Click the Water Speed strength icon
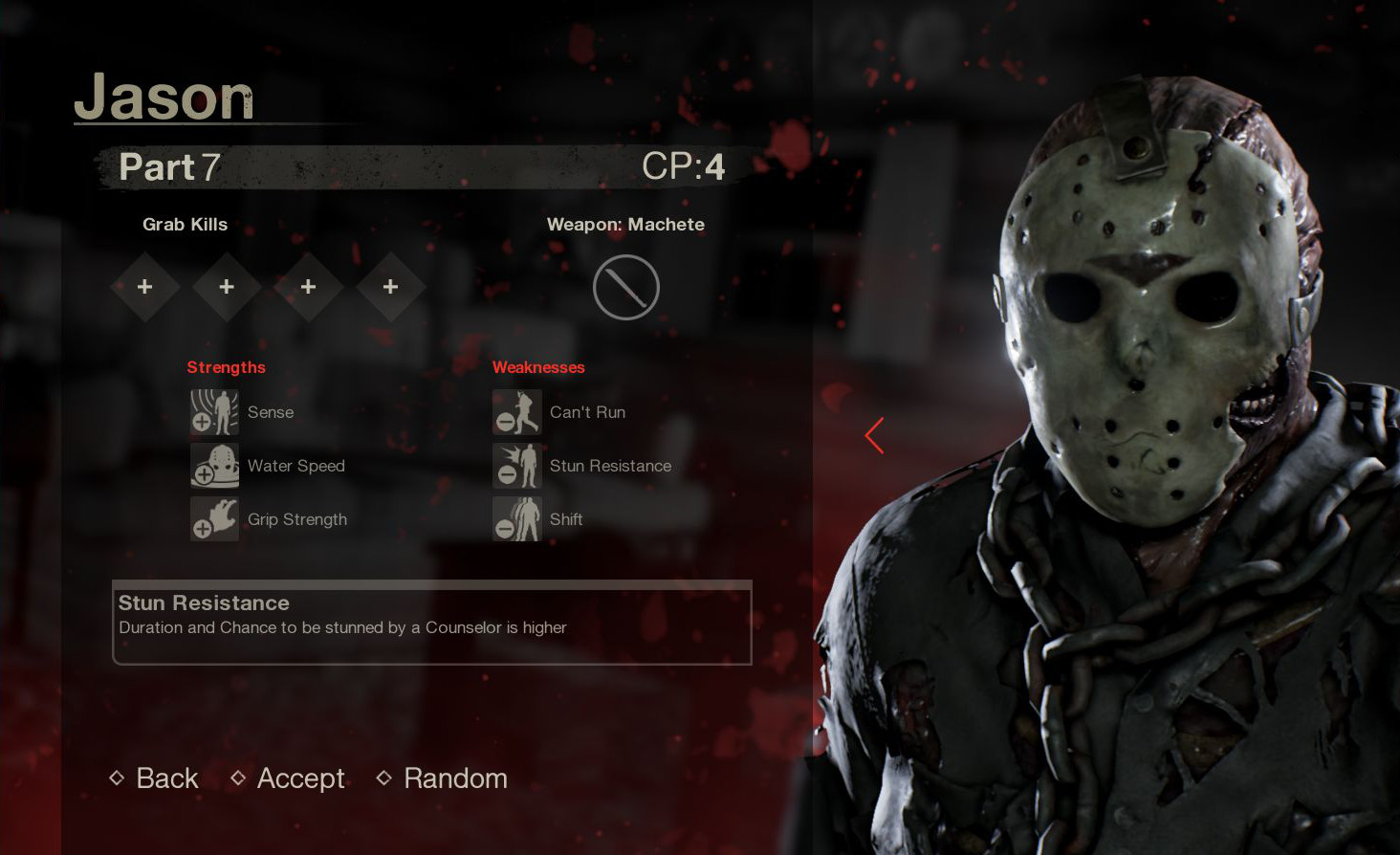Image resolution: width=1400 pixels, height=855 pixels. point(214,466)
